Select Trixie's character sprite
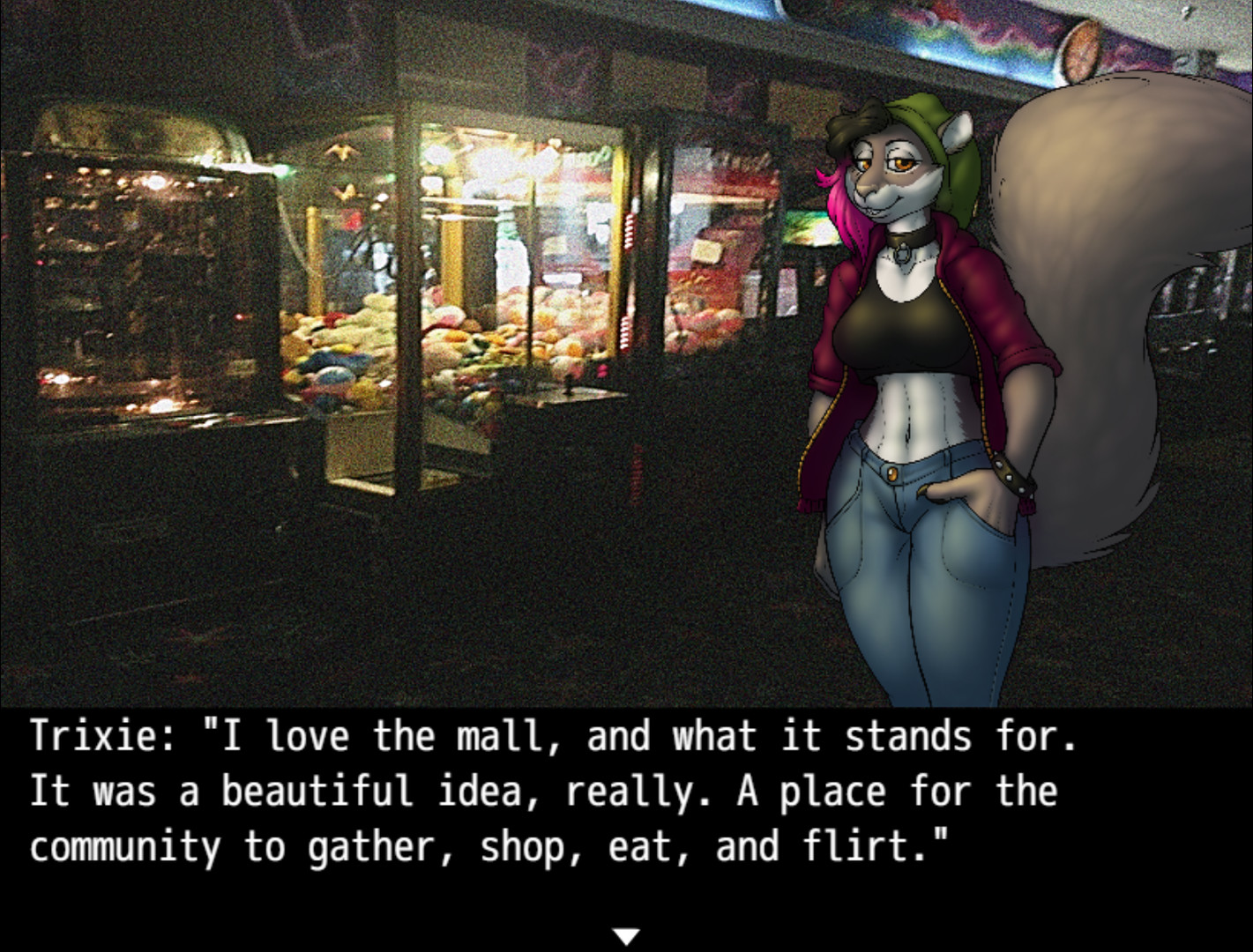This screenshot has height=952, width=1253. [x=908, y=370]
